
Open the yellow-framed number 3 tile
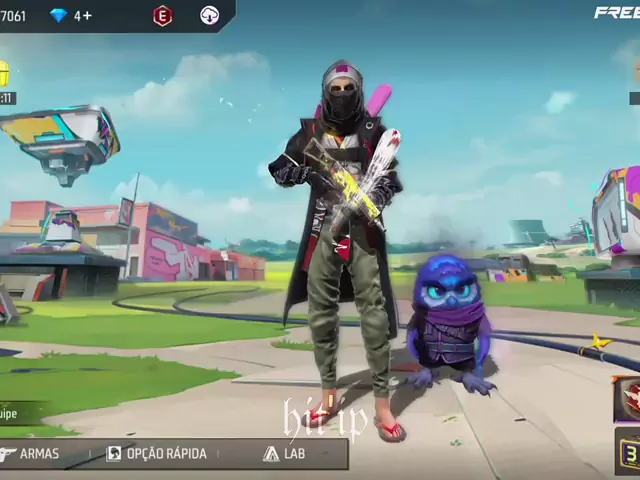(629, 450)
